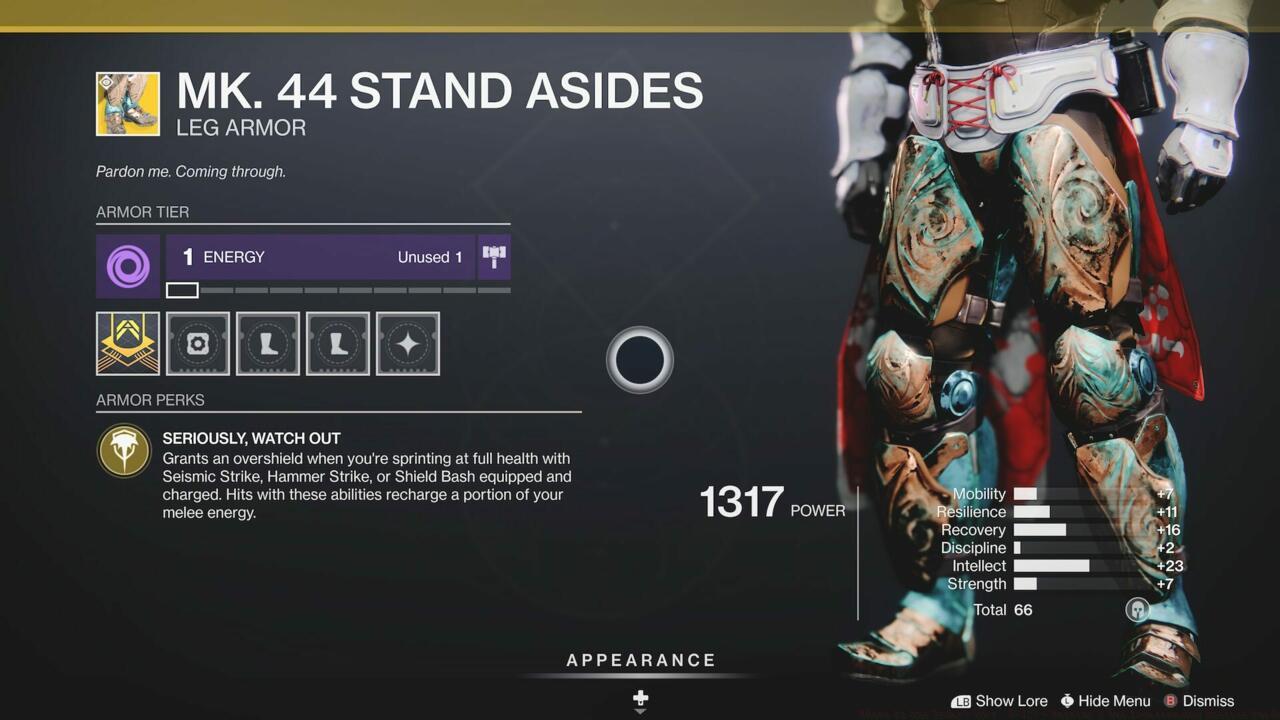Click the Mk. 44 Stand Asides armor thumbnail
This screenshot has width=1280, height=720.
(127, 103)
